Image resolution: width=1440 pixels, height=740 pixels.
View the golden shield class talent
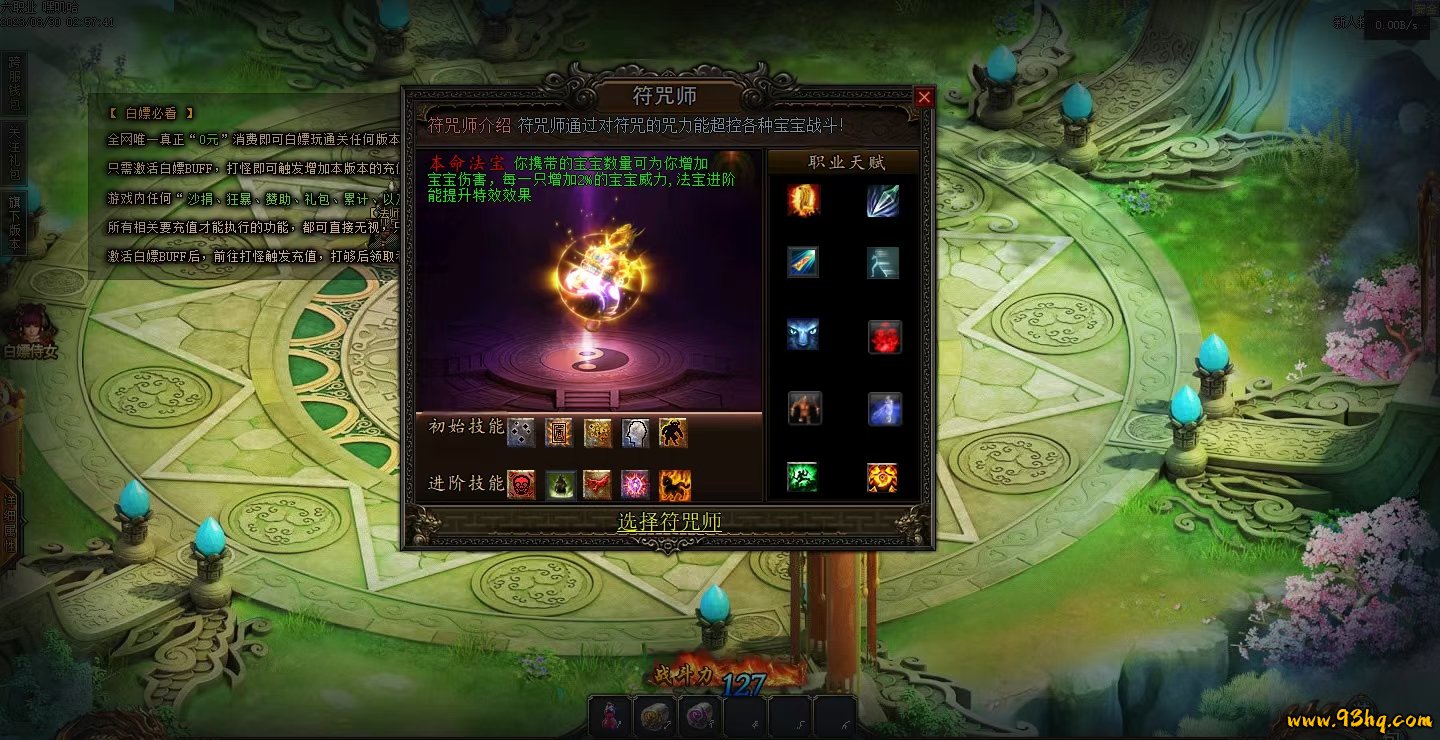click(804, 200)
